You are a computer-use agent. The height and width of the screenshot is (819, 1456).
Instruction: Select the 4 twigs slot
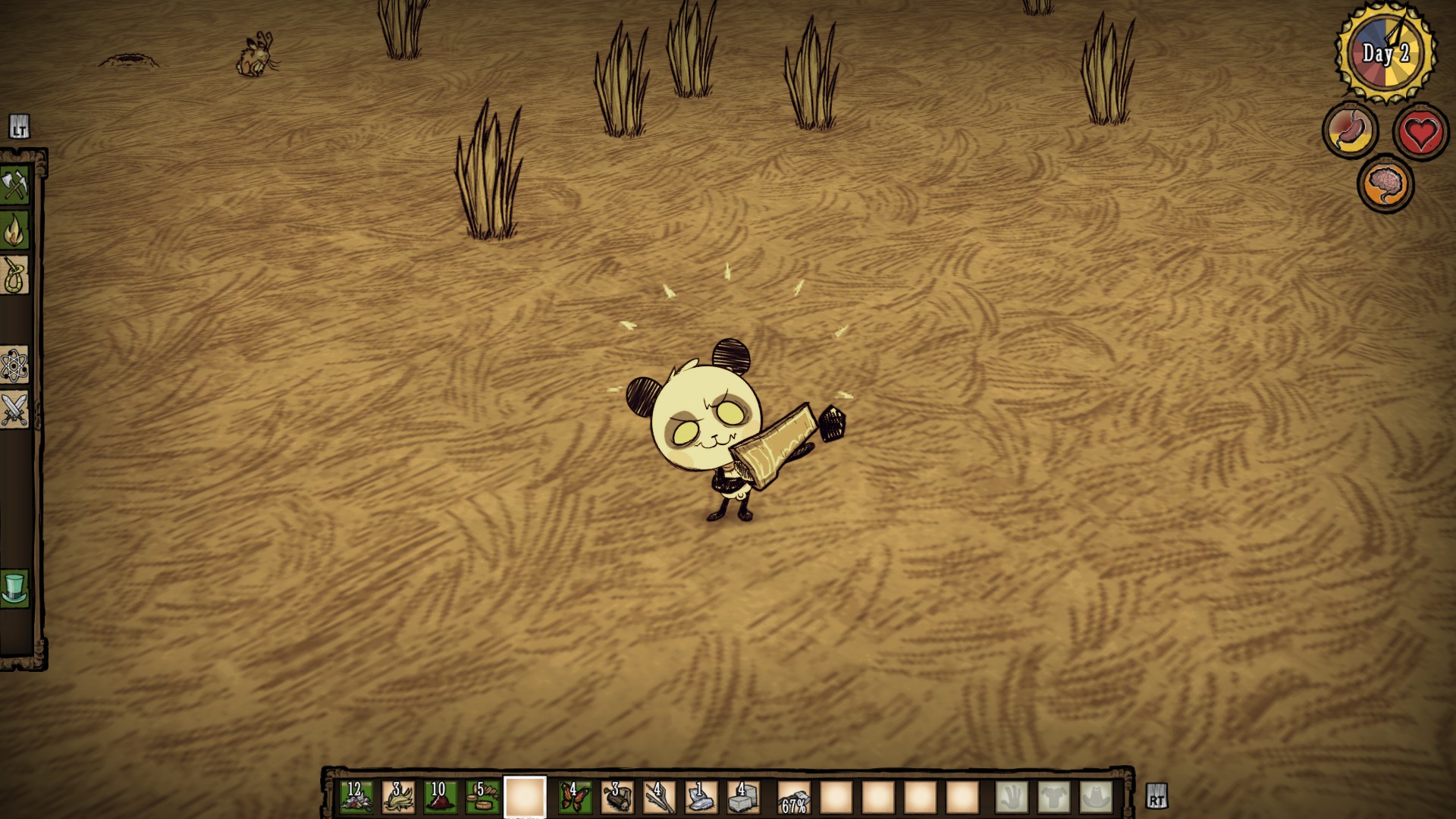coord(659,797)
